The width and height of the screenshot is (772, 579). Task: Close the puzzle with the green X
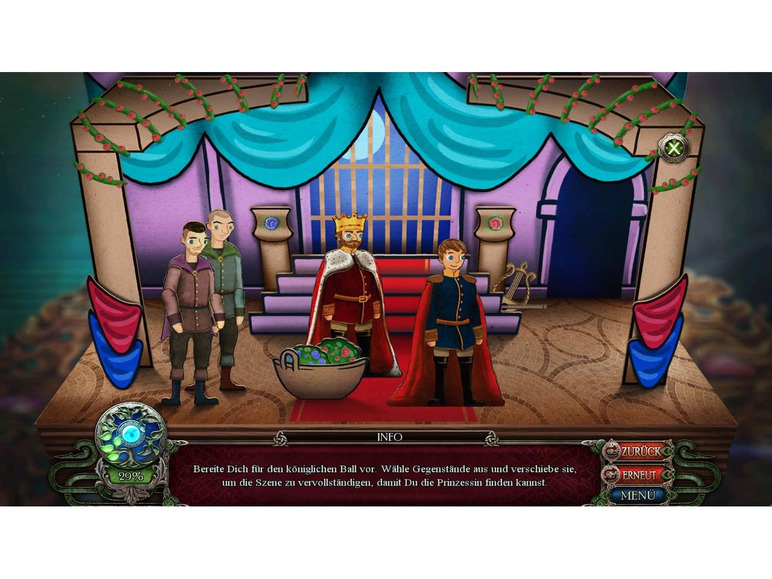point(675,150)
